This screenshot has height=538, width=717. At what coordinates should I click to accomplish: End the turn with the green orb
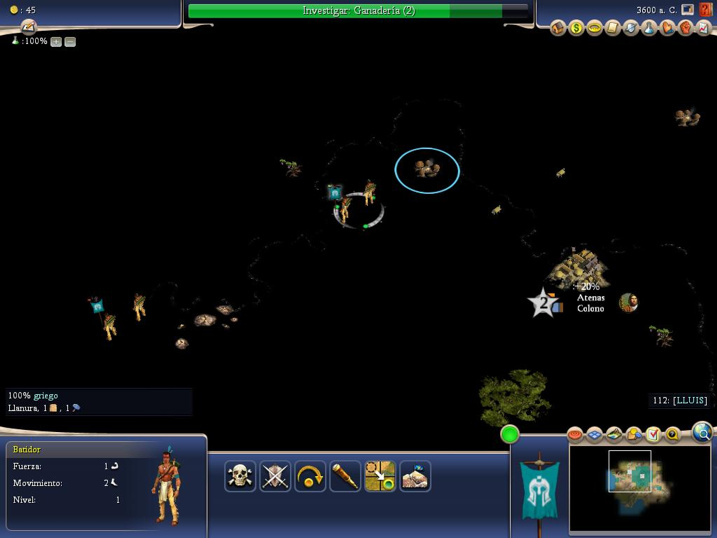(x=510, y=434)
